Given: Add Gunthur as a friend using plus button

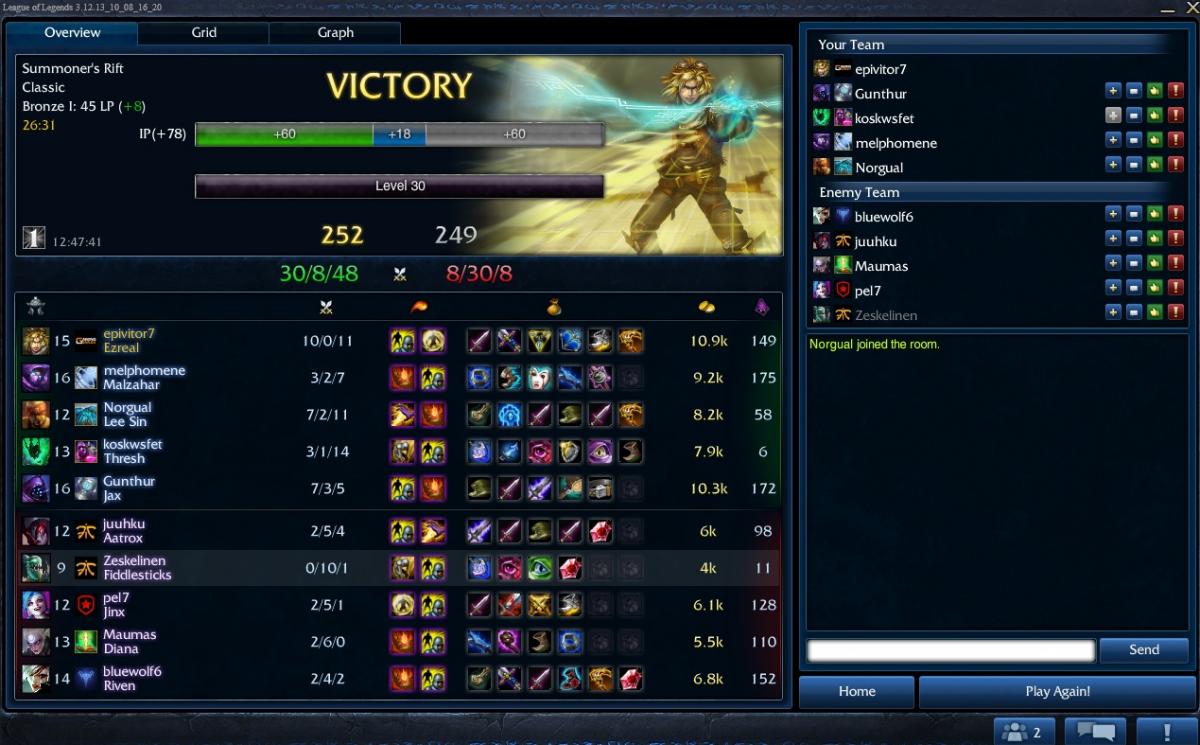Looking at the screenshot, I should coord(1113,93).
